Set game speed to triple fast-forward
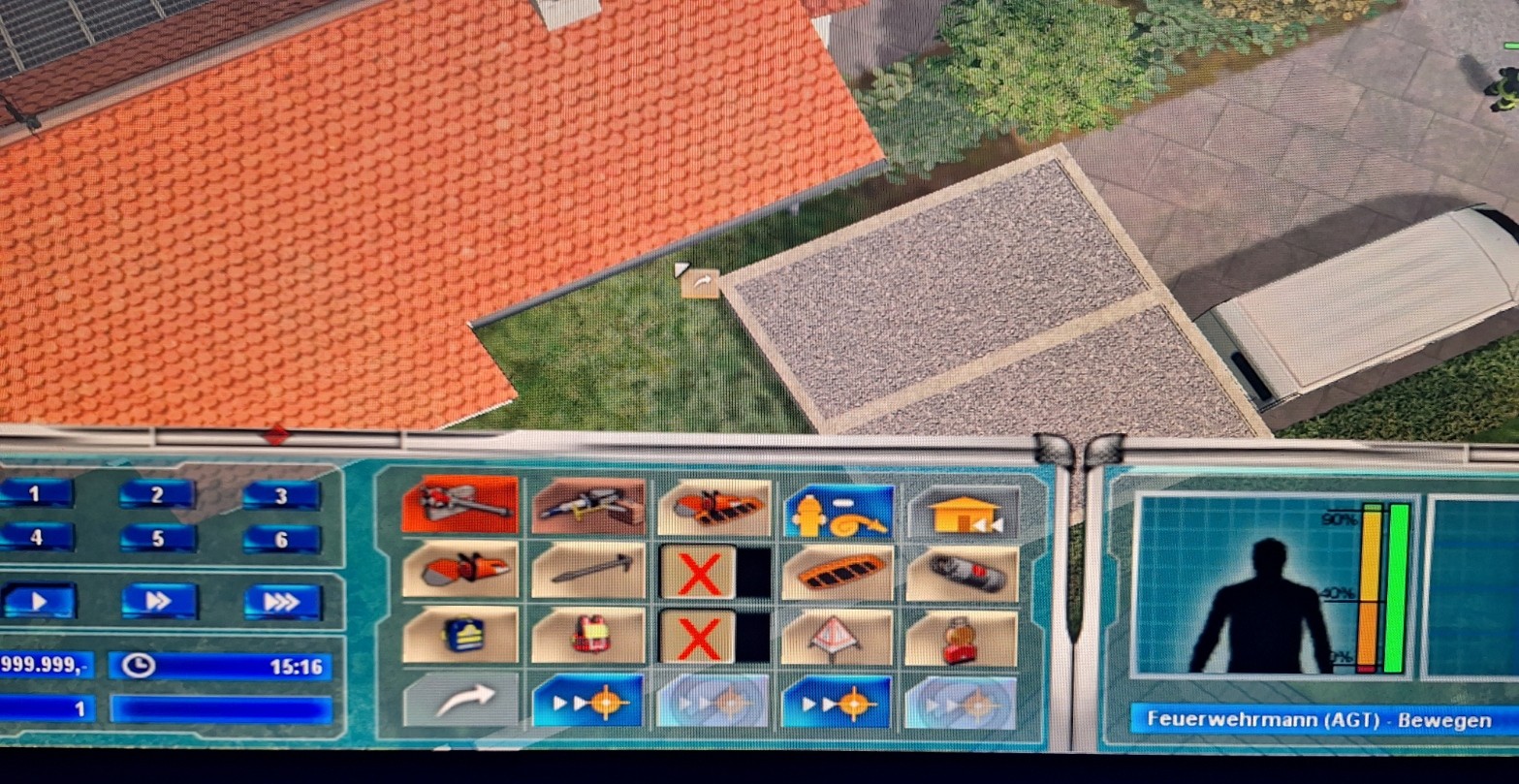This screenshot has height=784, width=1519. (x=282, y=602)
